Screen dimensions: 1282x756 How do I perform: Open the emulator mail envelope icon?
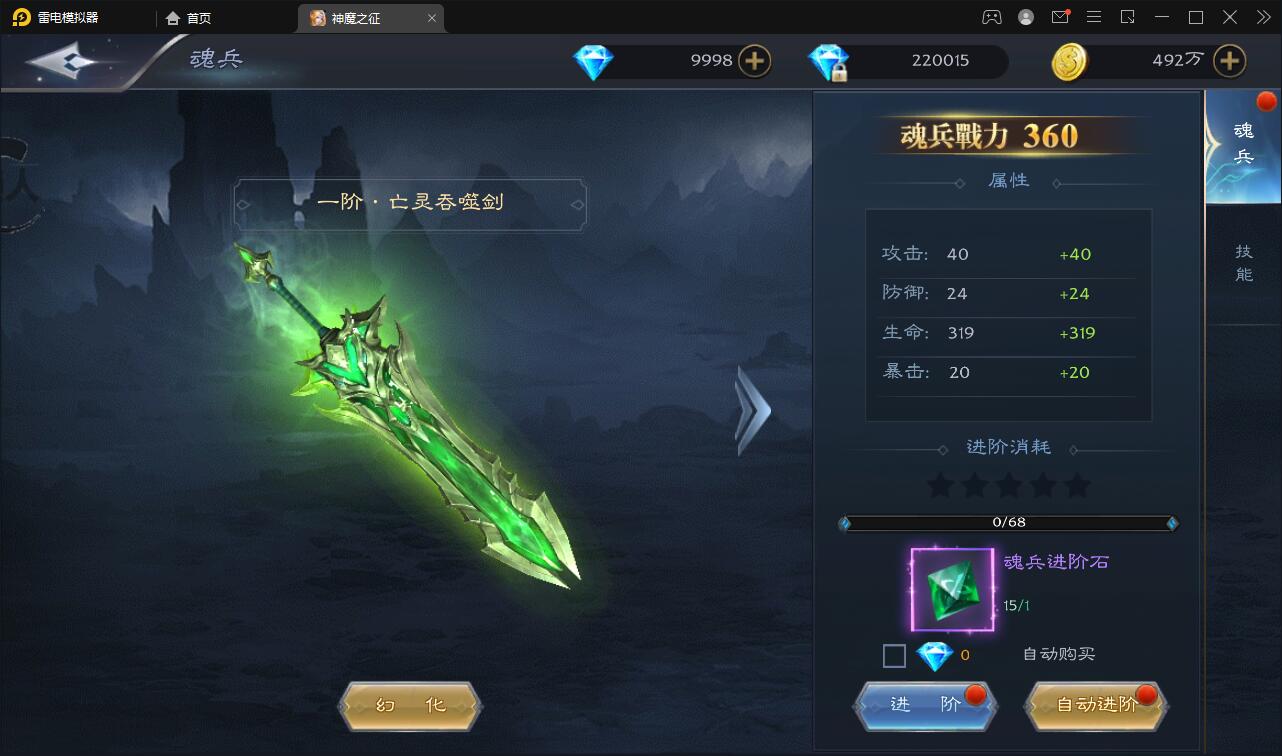pos(1060,17)
